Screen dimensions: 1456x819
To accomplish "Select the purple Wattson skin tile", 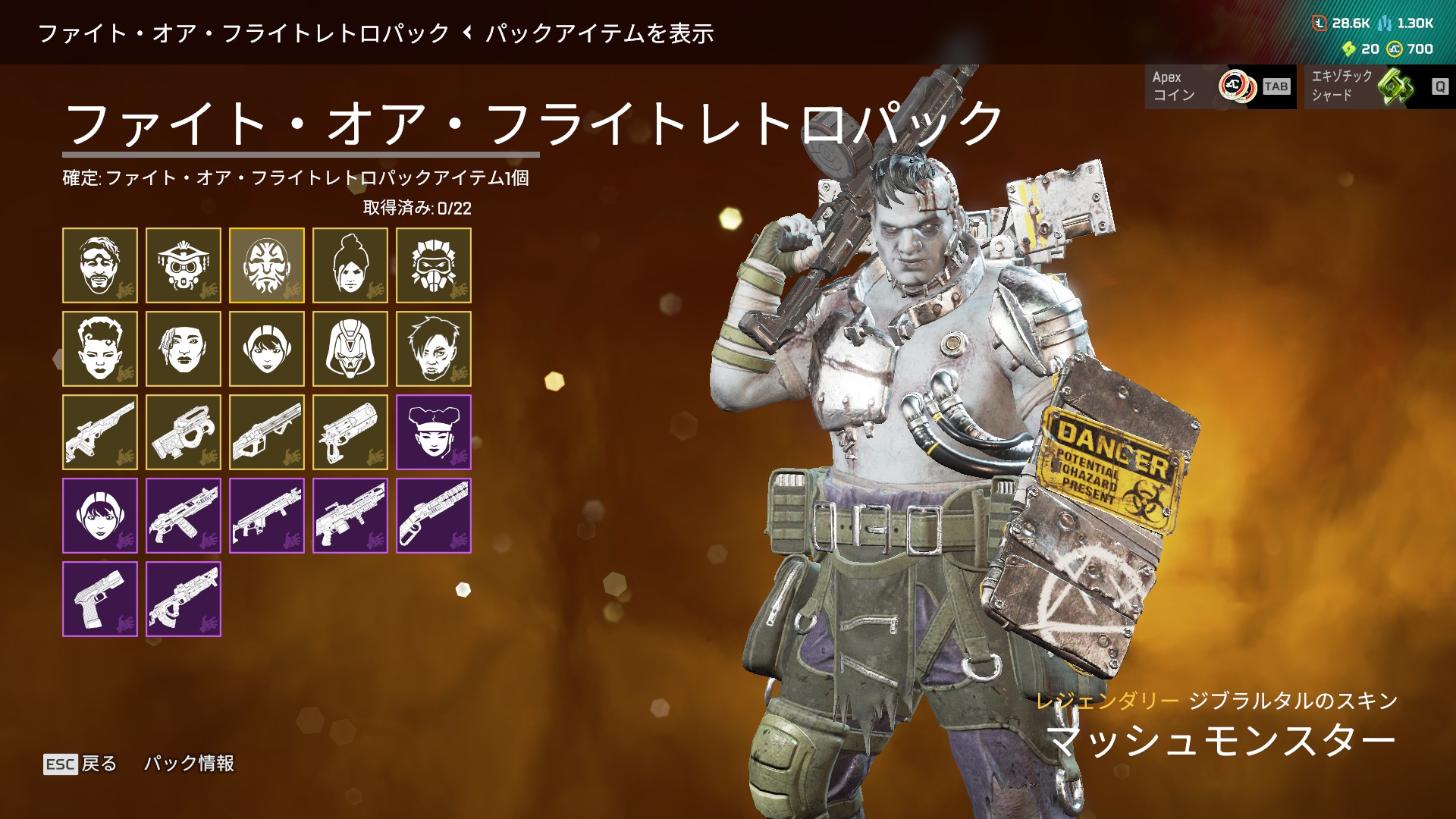I will point(100,516).
